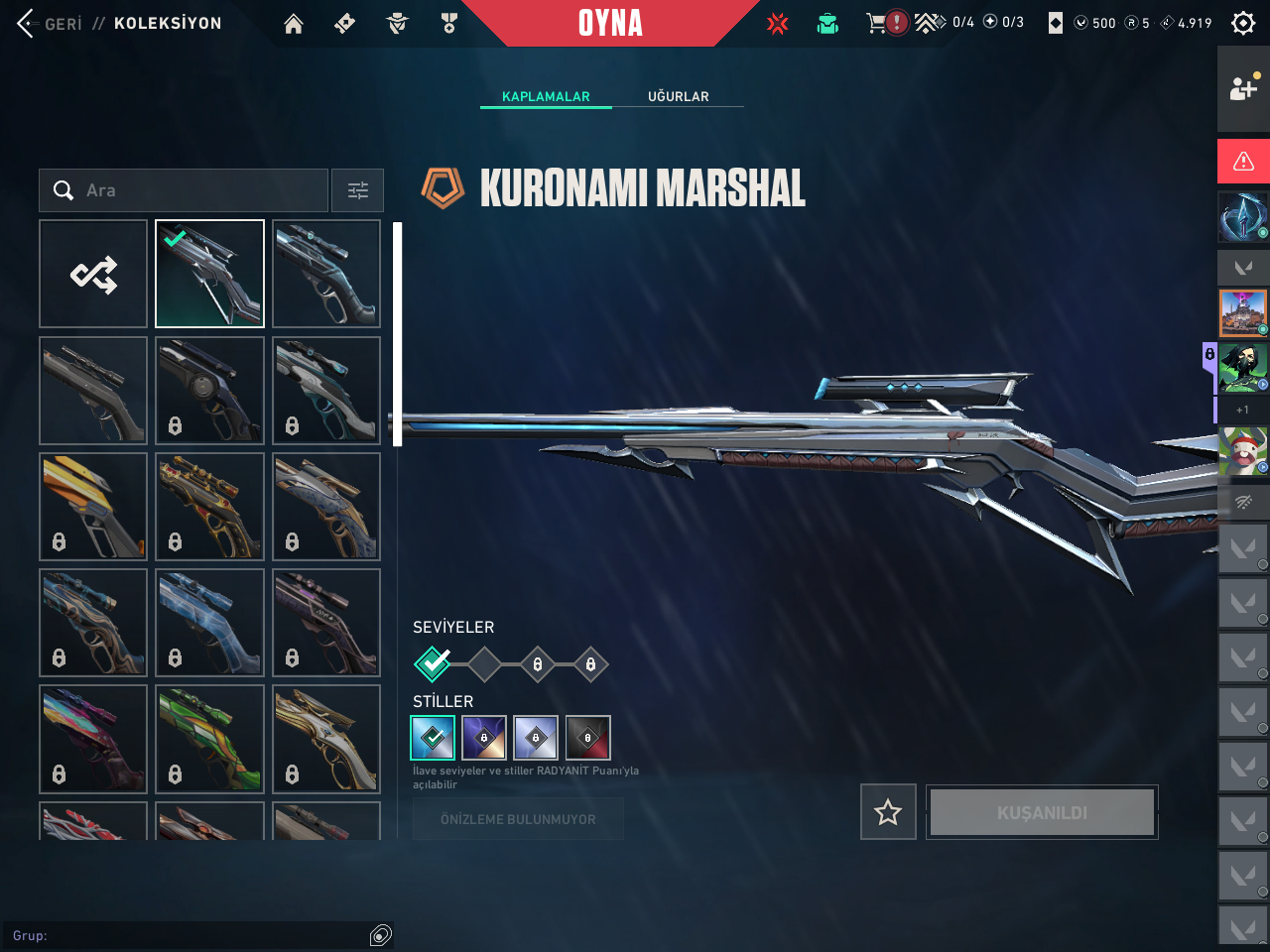Choose the random skin shuffle tile
Screen dimensions: 1270x952
(93, 274)
